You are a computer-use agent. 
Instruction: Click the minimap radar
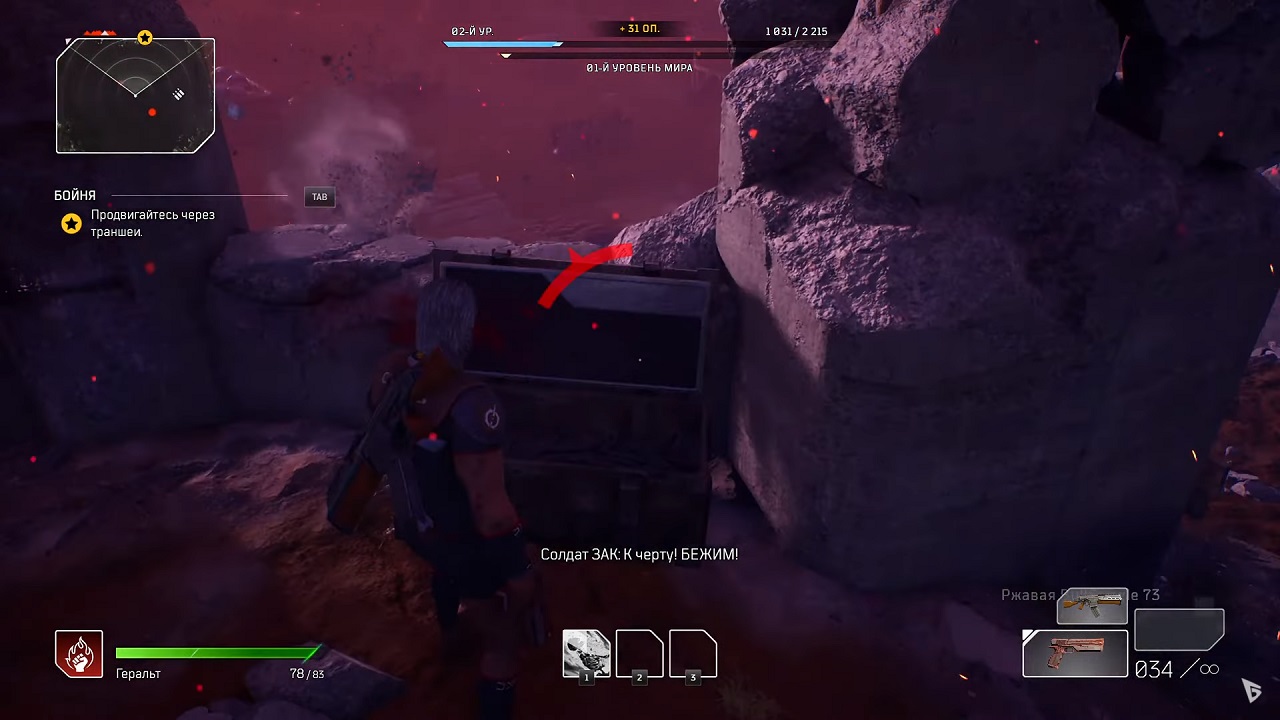(135, 96)
